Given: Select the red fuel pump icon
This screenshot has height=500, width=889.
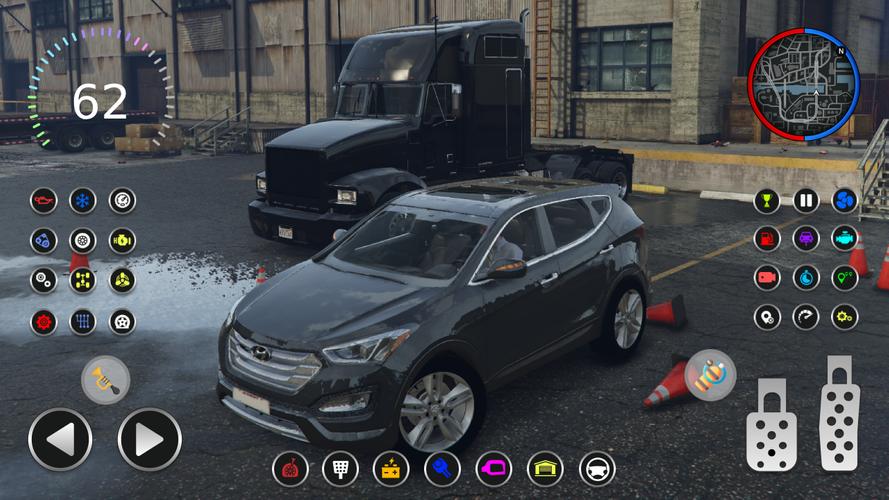Looking at the screenshot, I should (767, 239).
